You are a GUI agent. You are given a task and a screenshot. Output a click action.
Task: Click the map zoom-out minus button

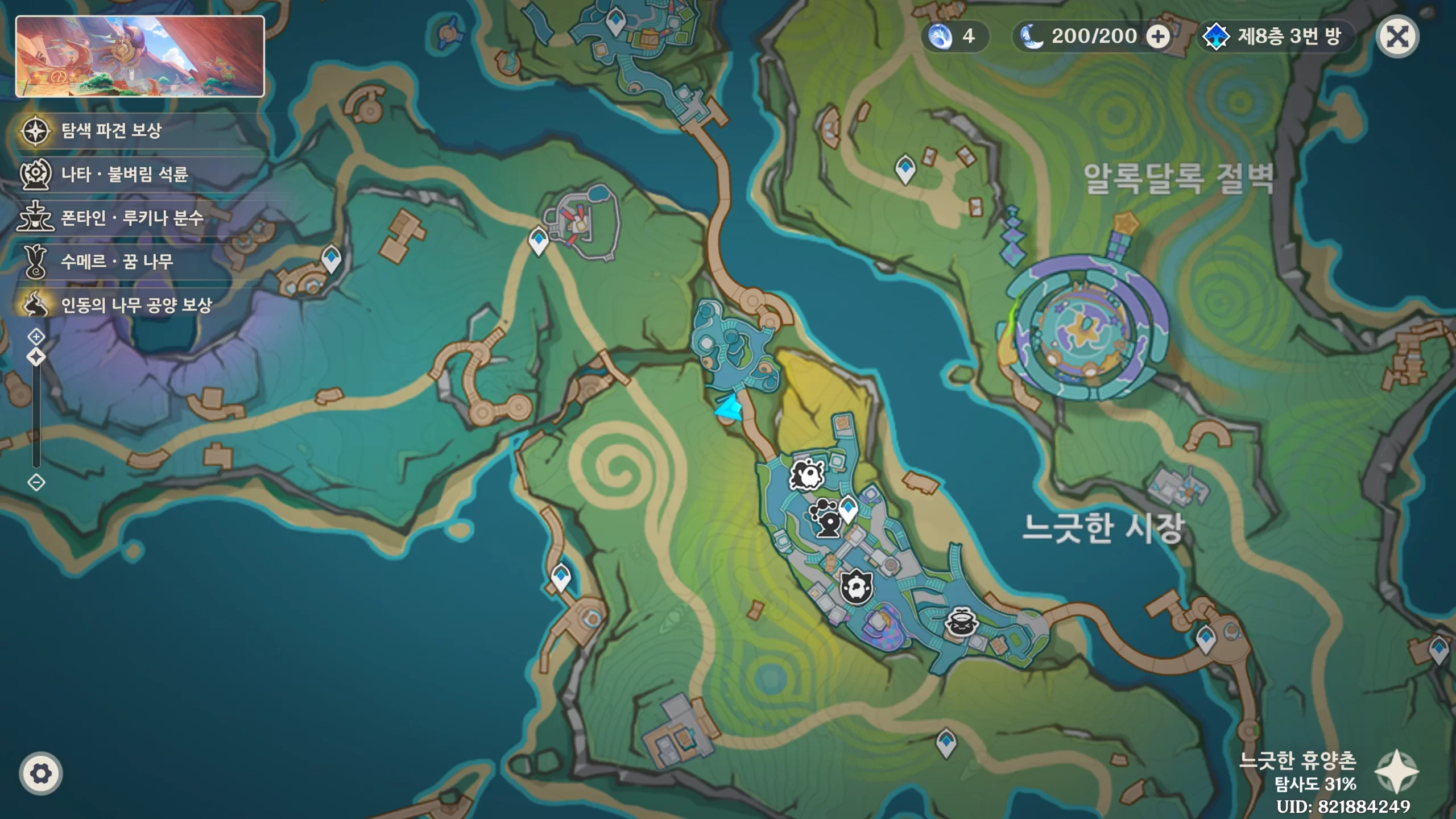(36, 483)
